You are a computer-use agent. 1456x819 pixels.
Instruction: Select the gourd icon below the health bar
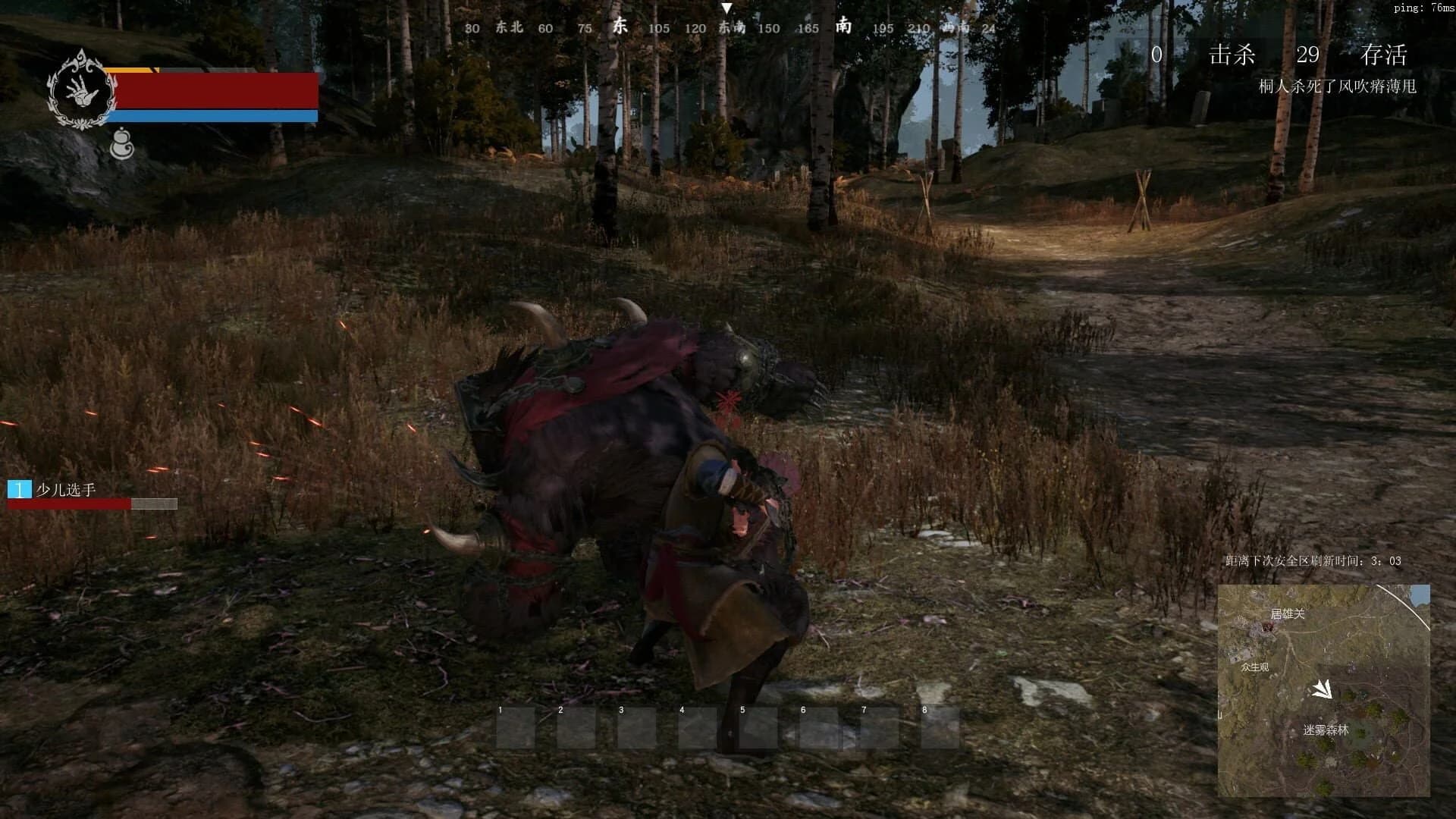pyautogui.click(x=123, y=143)
